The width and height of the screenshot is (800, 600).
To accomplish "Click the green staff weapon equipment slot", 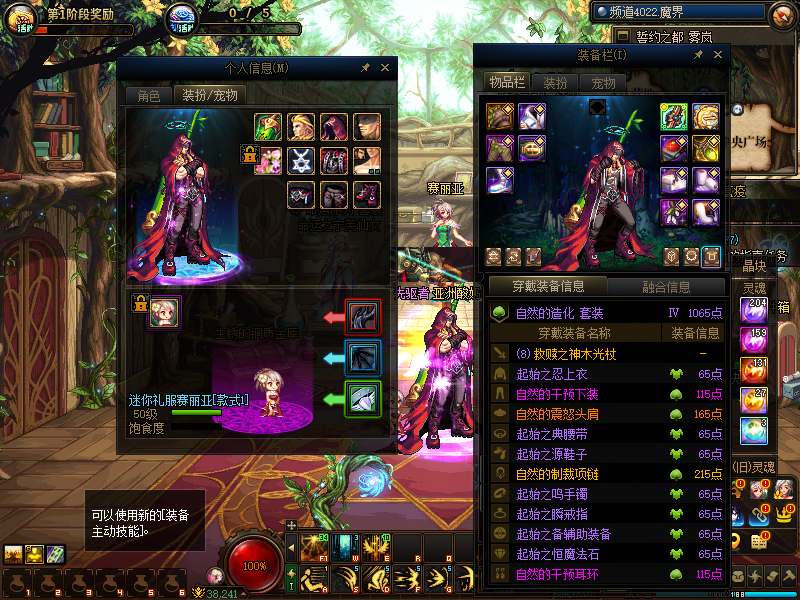I will [x=673, y=117].
